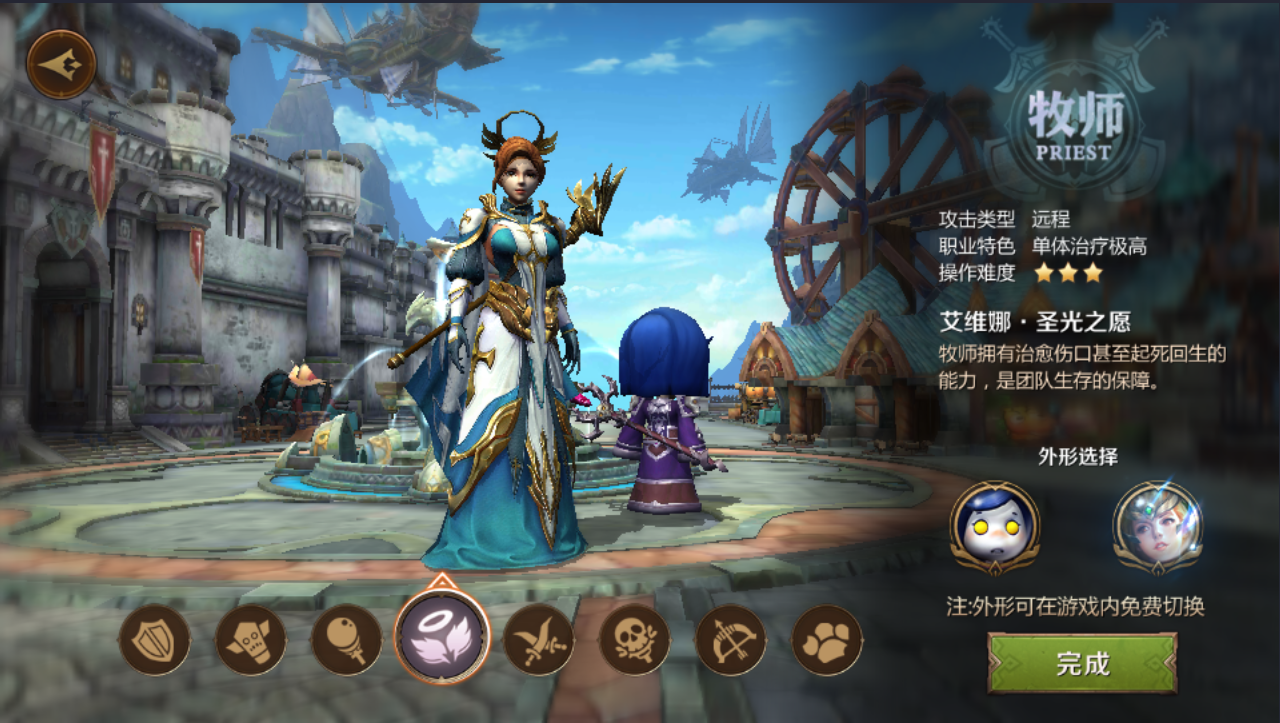Screen dimensions: 1280x723
Task: Pick the paw print class icon
Action: 826,640
